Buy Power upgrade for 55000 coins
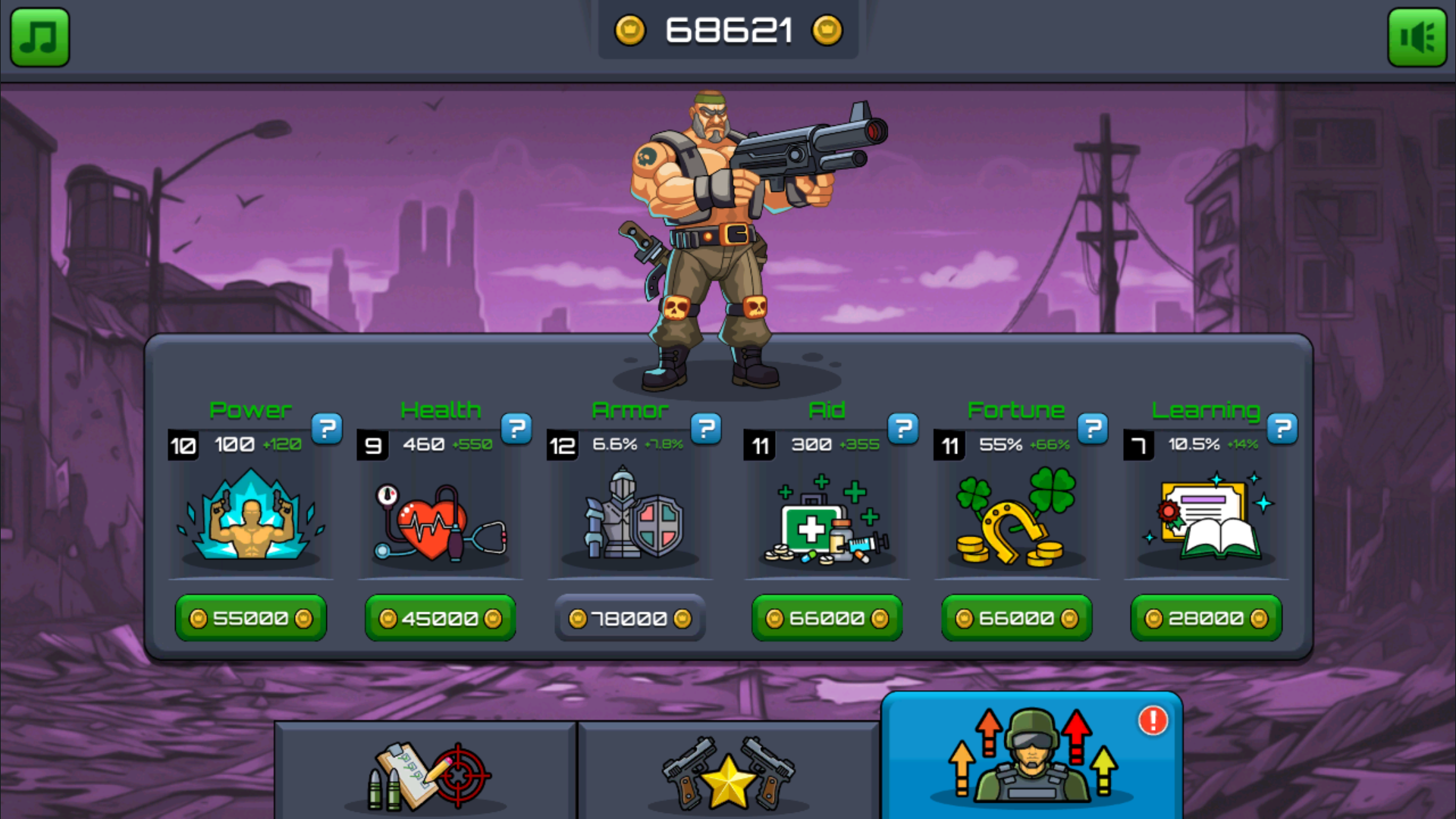1456x819 pixels. (251, 619)
